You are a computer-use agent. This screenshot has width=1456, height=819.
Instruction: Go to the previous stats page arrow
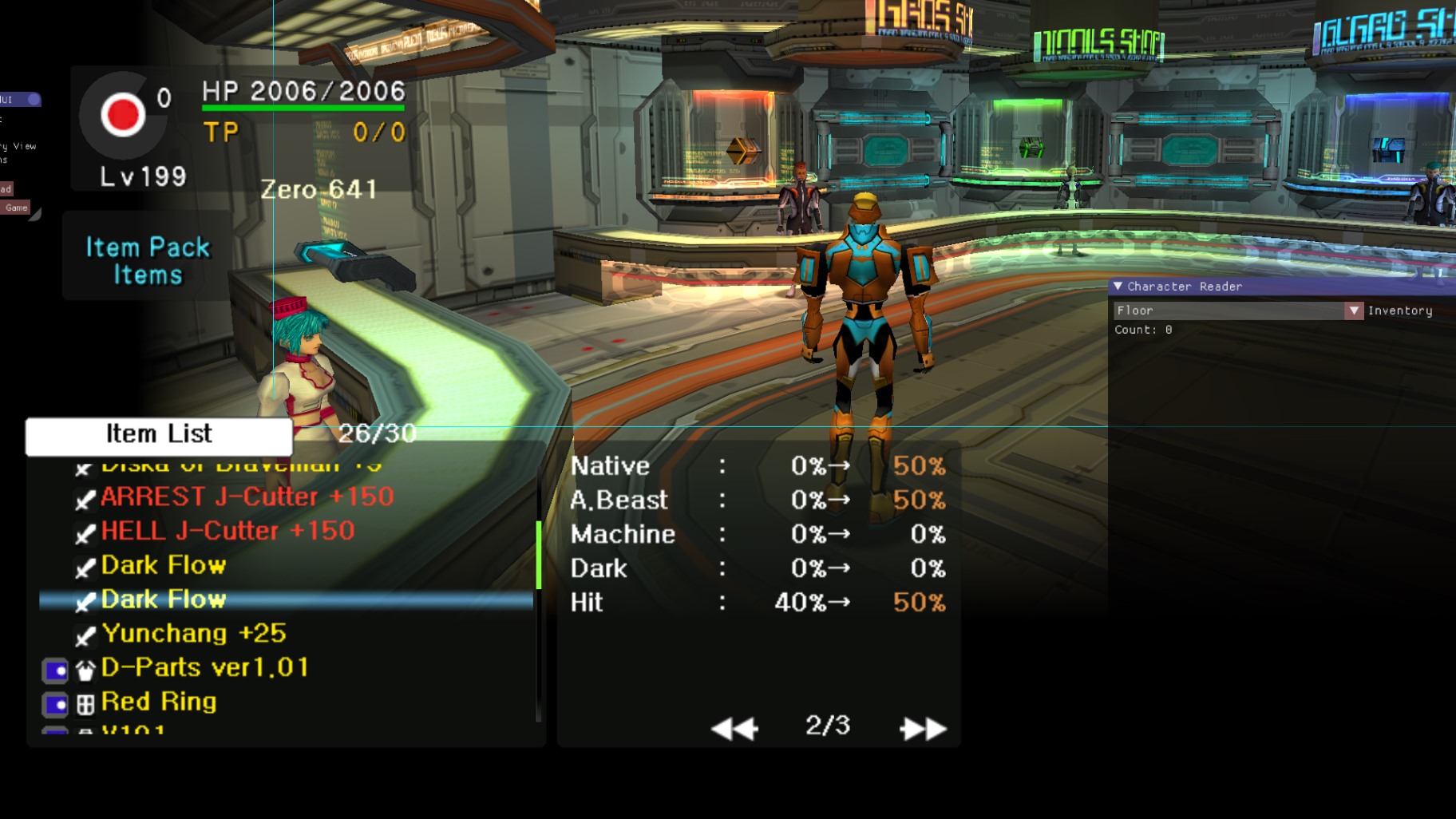(x=734, y=728)
